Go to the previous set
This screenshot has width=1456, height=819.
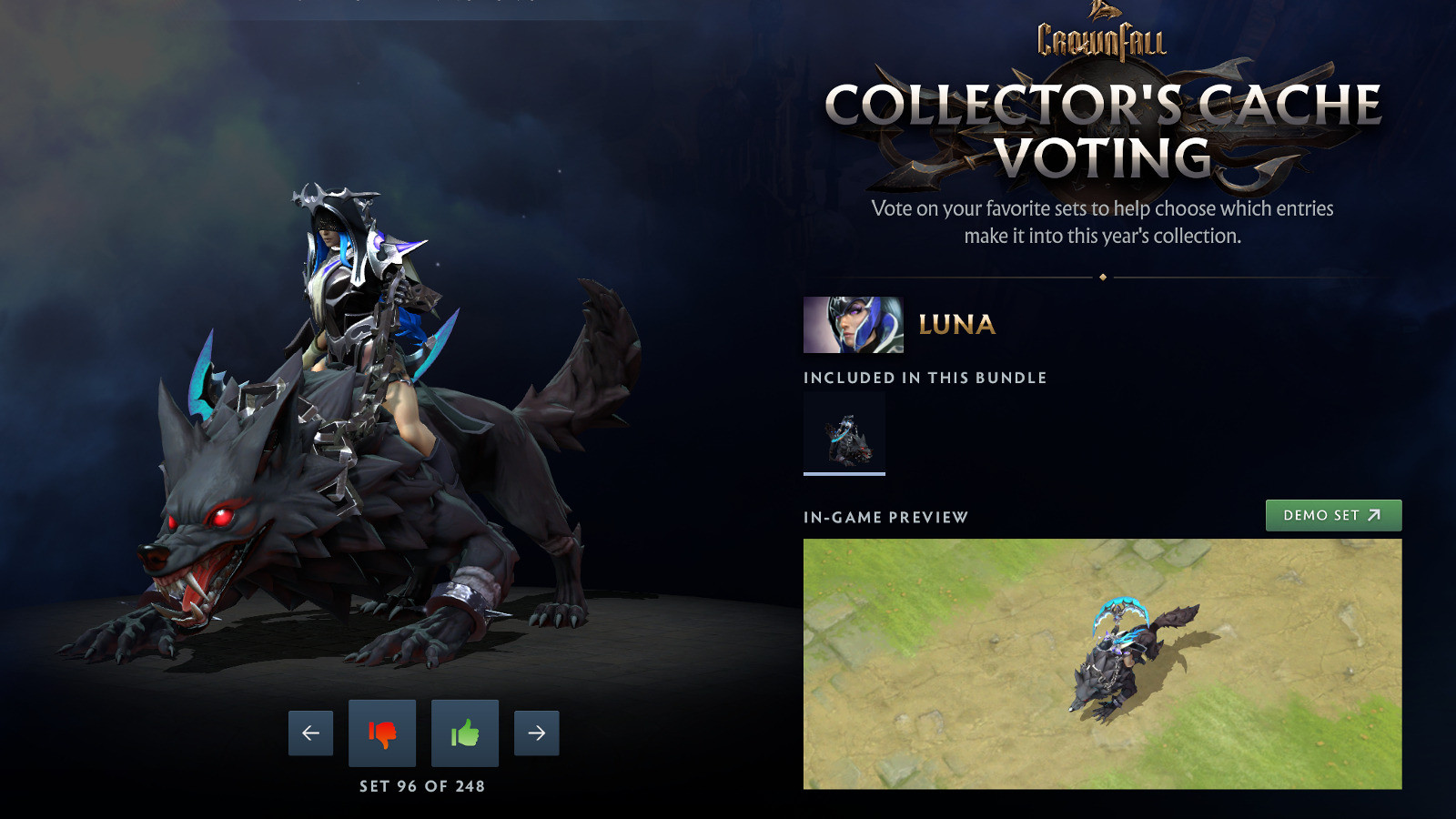point(310,733)
